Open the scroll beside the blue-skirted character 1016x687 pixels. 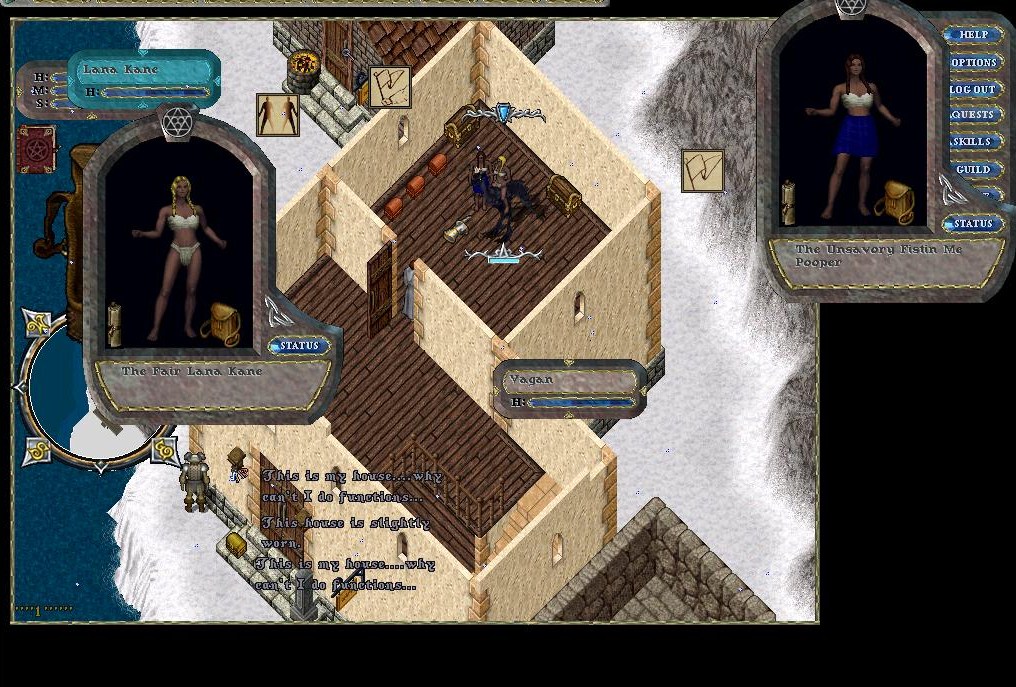click(x=788, y=202)
